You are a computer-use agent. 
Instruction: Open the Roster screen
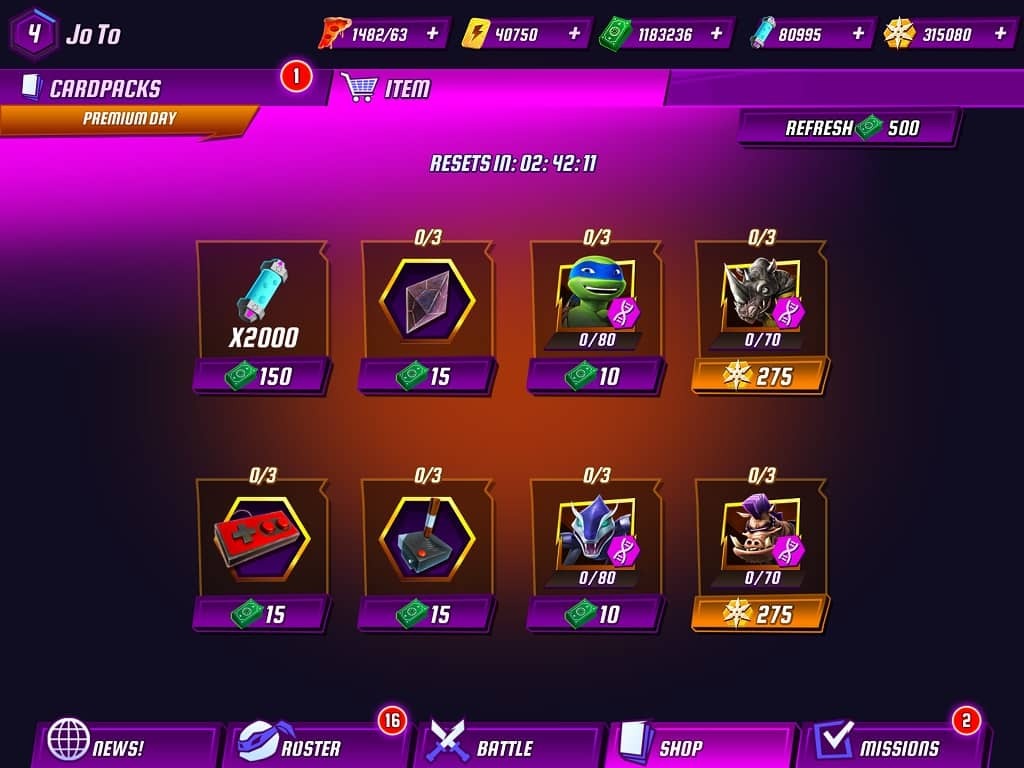(x=310, y=747)
